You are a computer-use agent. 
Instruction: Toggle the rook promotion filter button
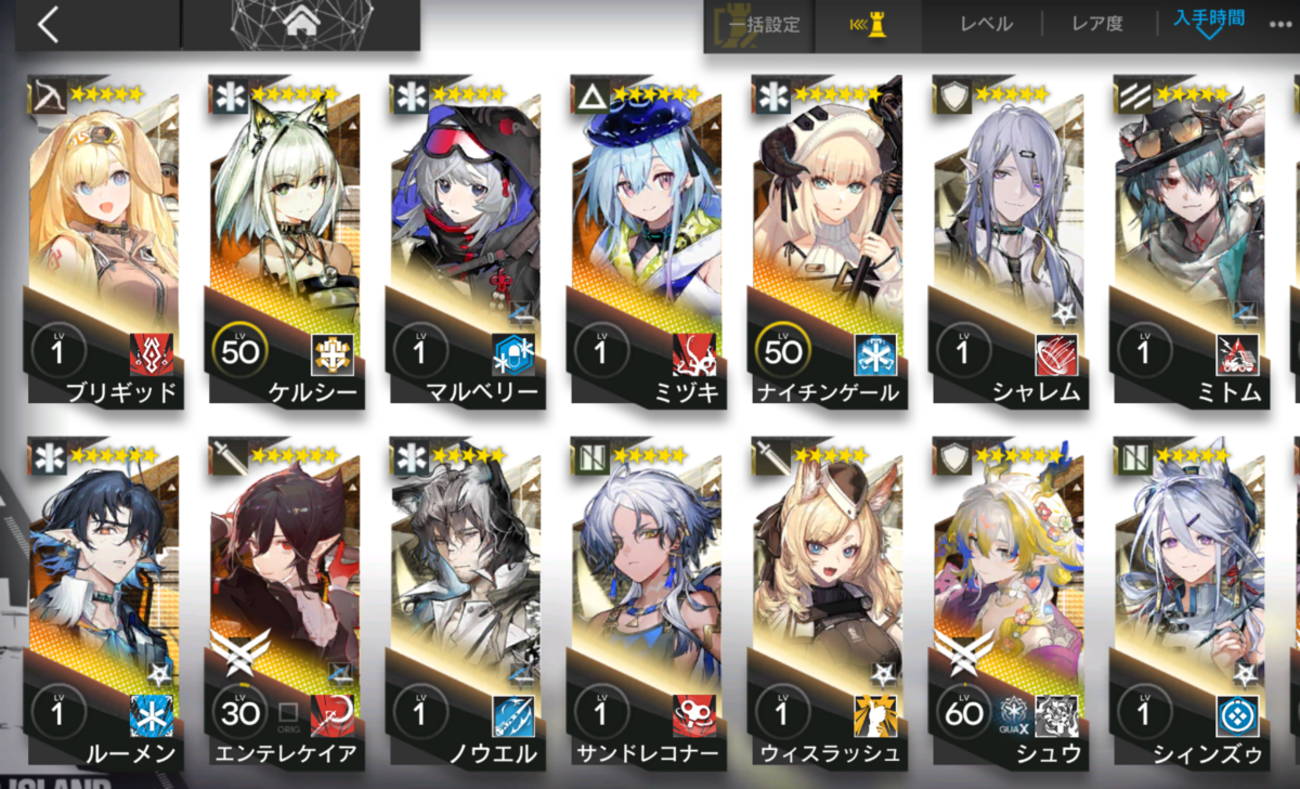point(868,25)
